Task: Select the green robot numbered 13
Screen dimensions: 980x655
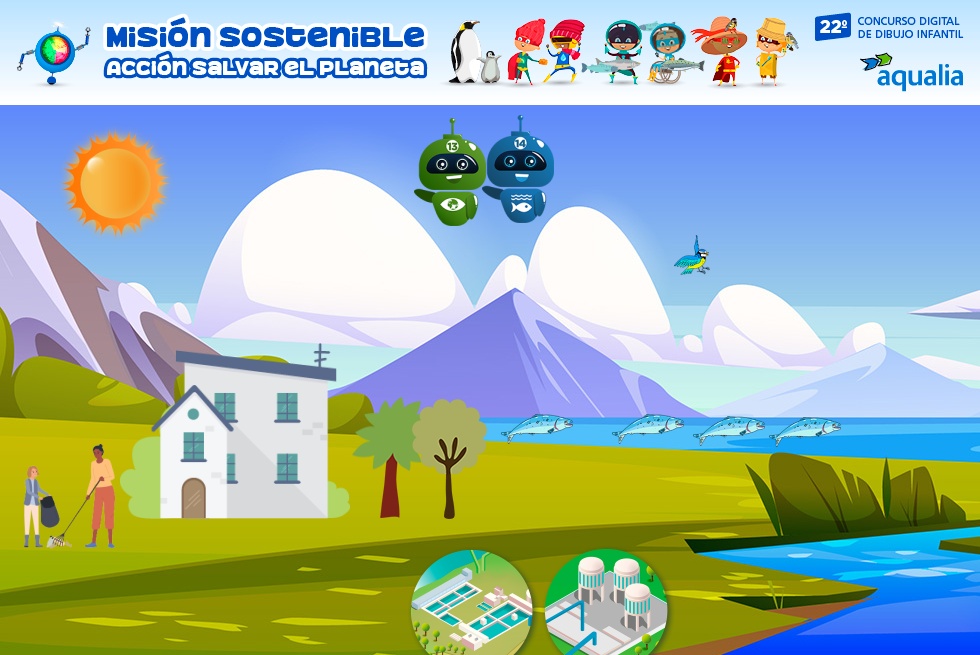Action: (451, 176)
